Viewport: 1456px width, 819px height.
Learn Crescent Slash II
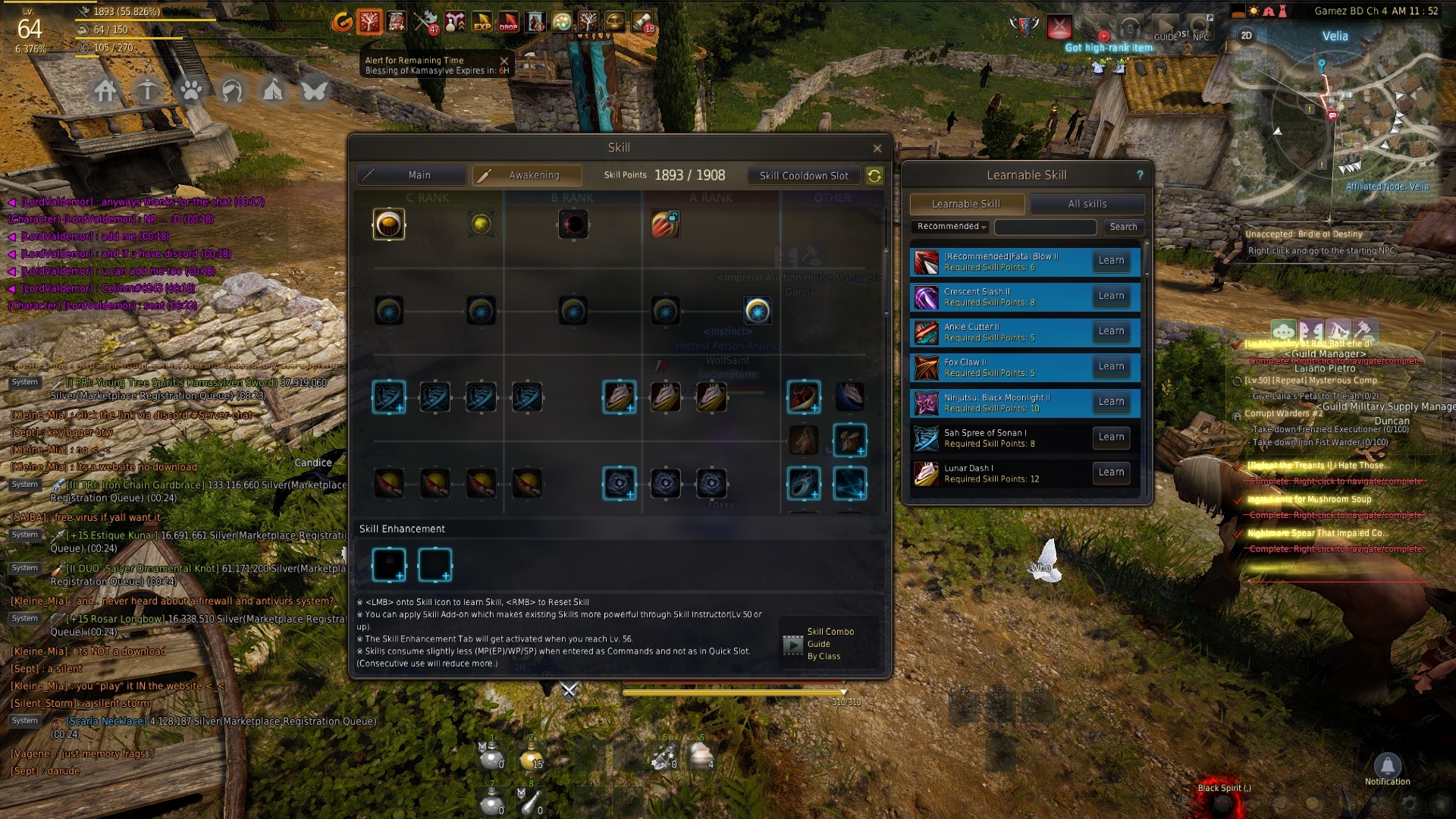pos(1111,296)
